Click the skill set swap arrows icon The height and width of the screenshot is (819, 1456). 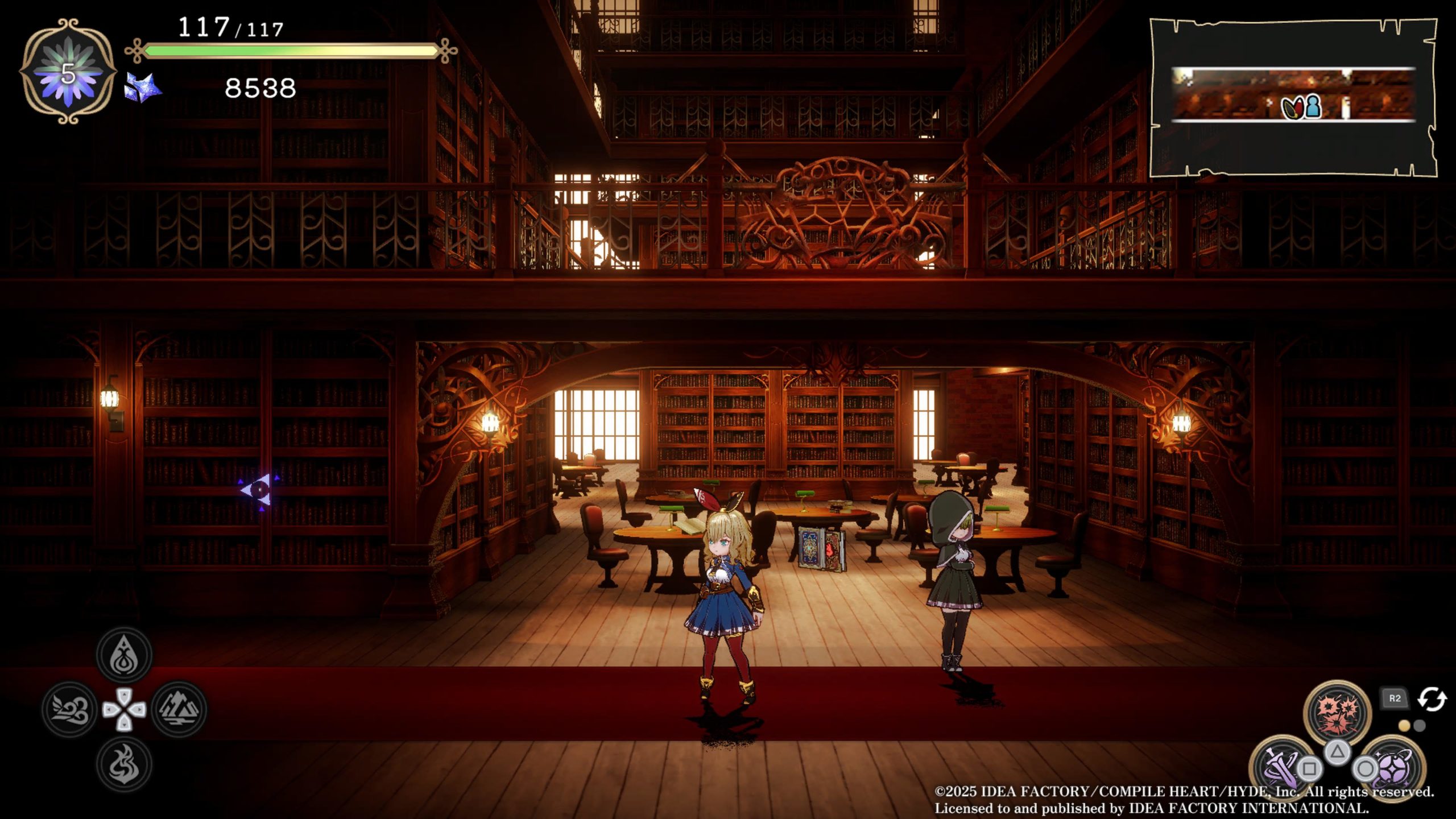(x=1432, y=700)
